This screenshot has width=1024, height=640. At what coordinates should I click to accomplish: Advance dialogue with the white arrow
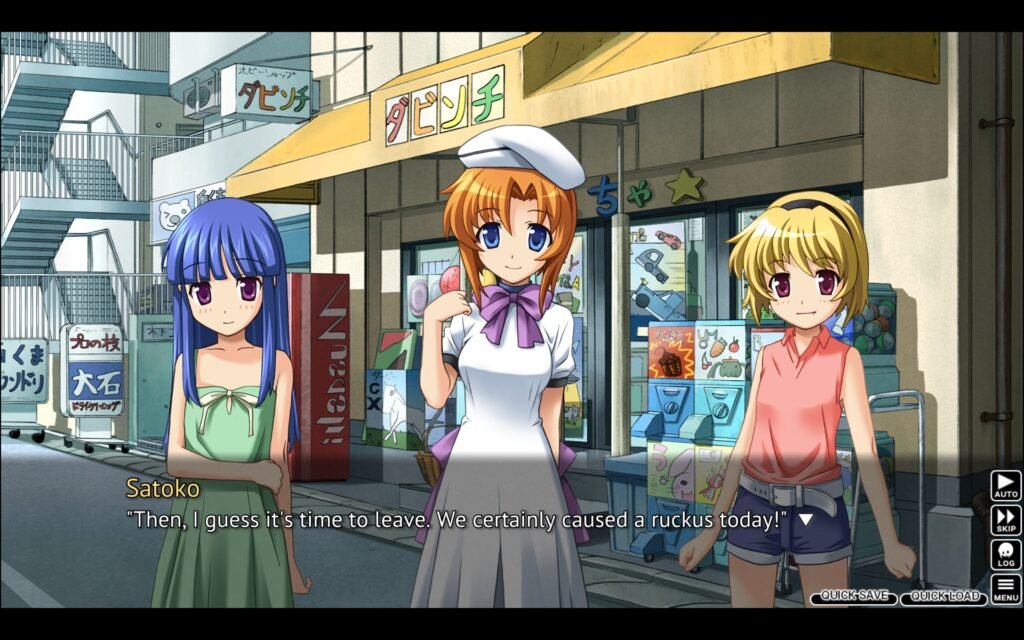click(805, 520)
